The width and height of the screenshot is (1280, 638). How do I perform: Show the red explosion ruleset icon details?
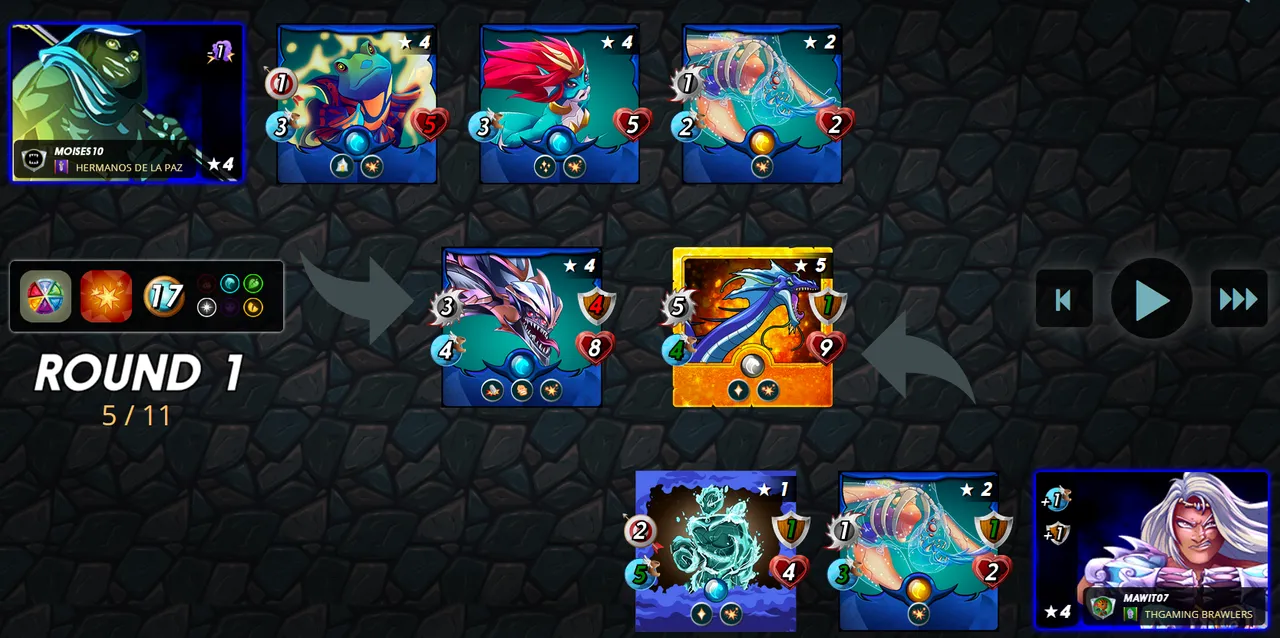pos(106,296)
